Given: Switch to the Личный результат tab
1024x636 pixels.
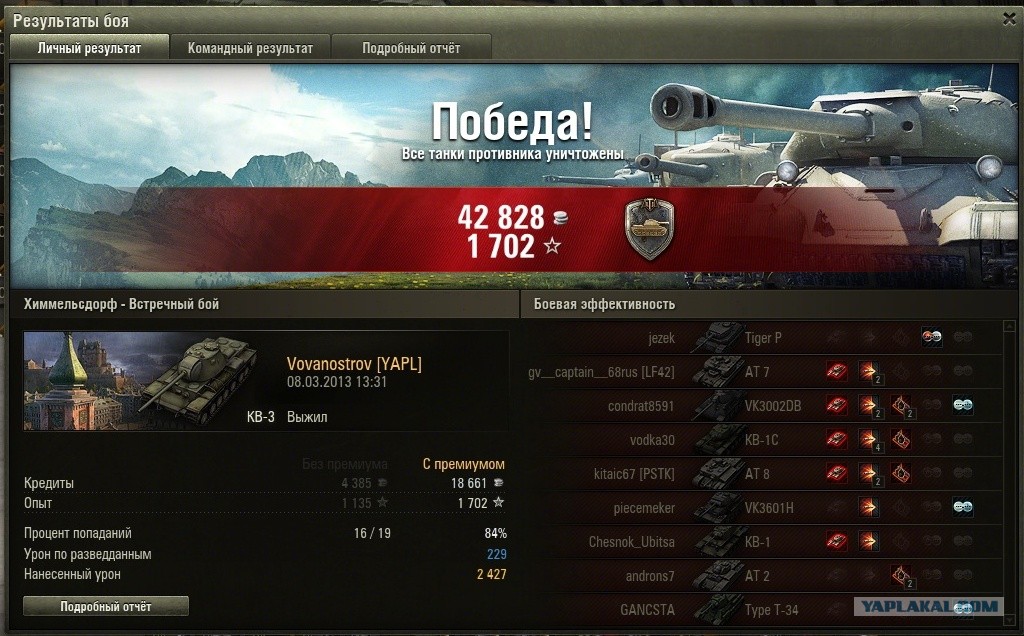Looking at the screenshot, I should point(89,48).
